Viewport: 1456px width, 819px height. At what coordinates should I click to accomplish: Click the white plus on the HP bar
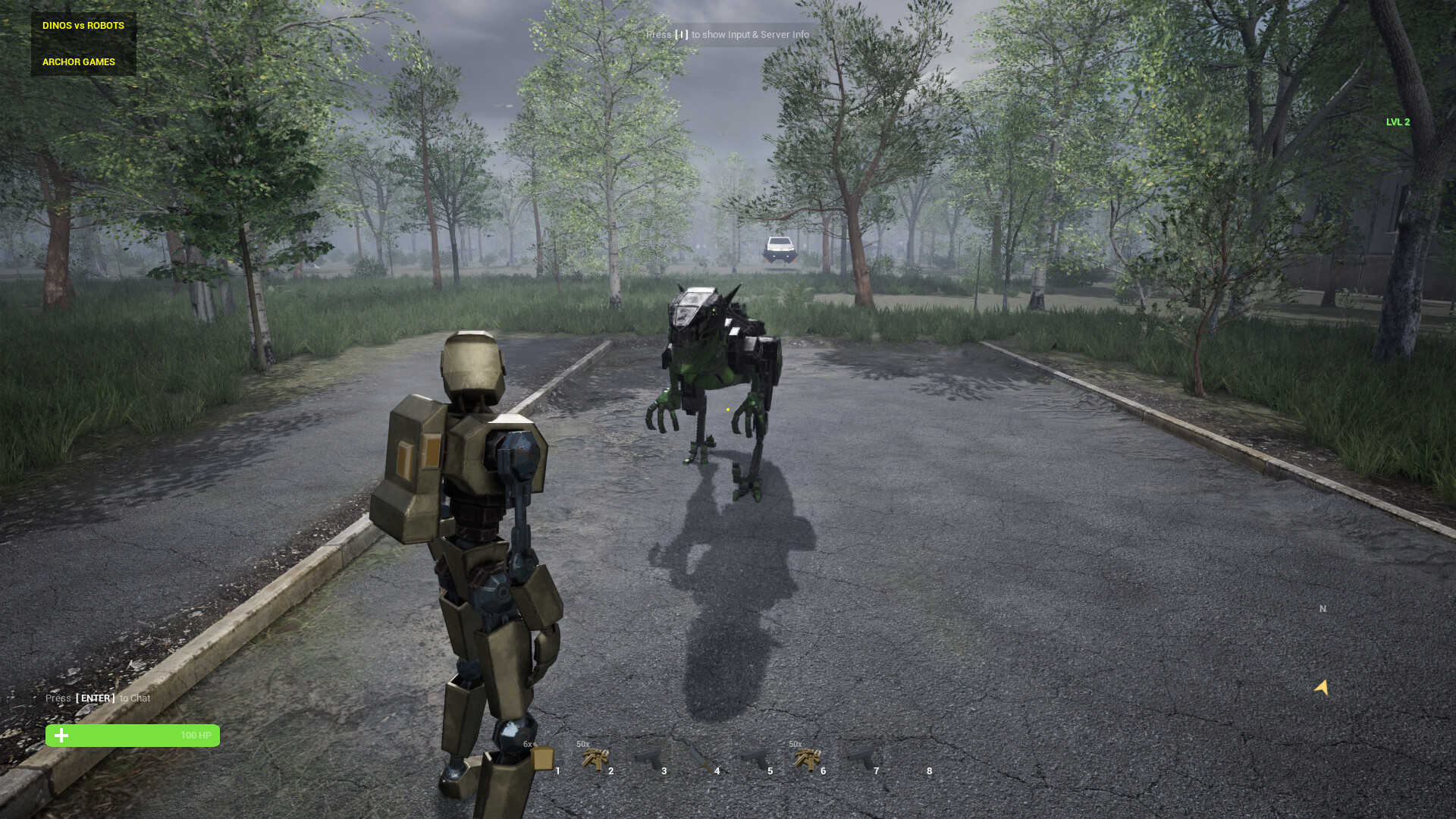[61, 736]
